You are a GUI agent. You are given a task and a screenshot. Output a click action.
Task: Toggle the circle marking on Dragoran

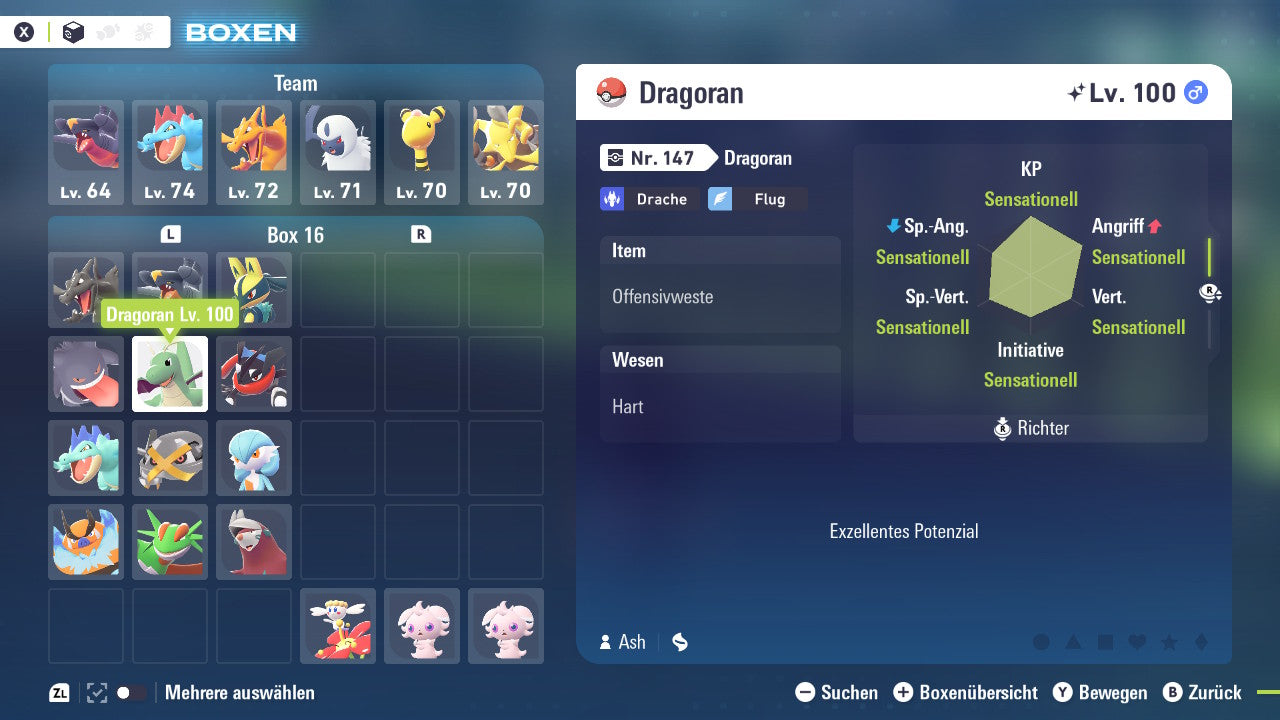pos(1041,643)
